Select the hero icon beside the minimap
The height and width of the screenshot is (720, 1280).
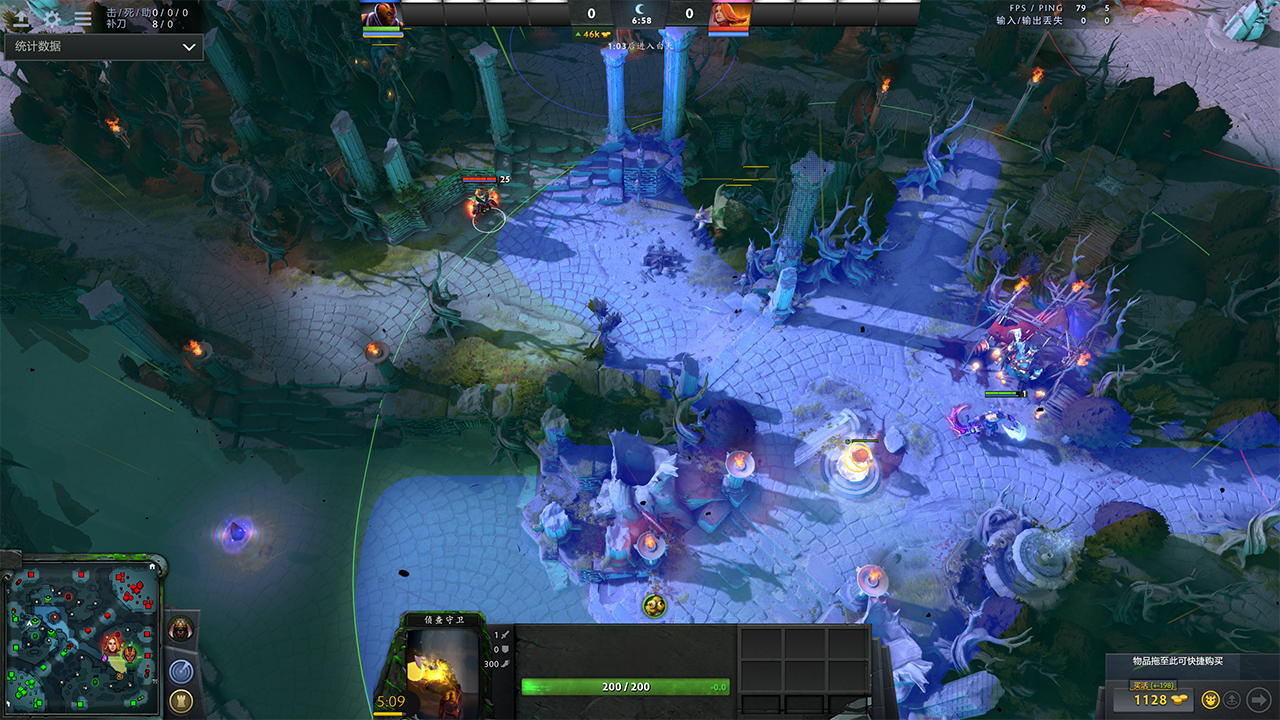[180, 629]
